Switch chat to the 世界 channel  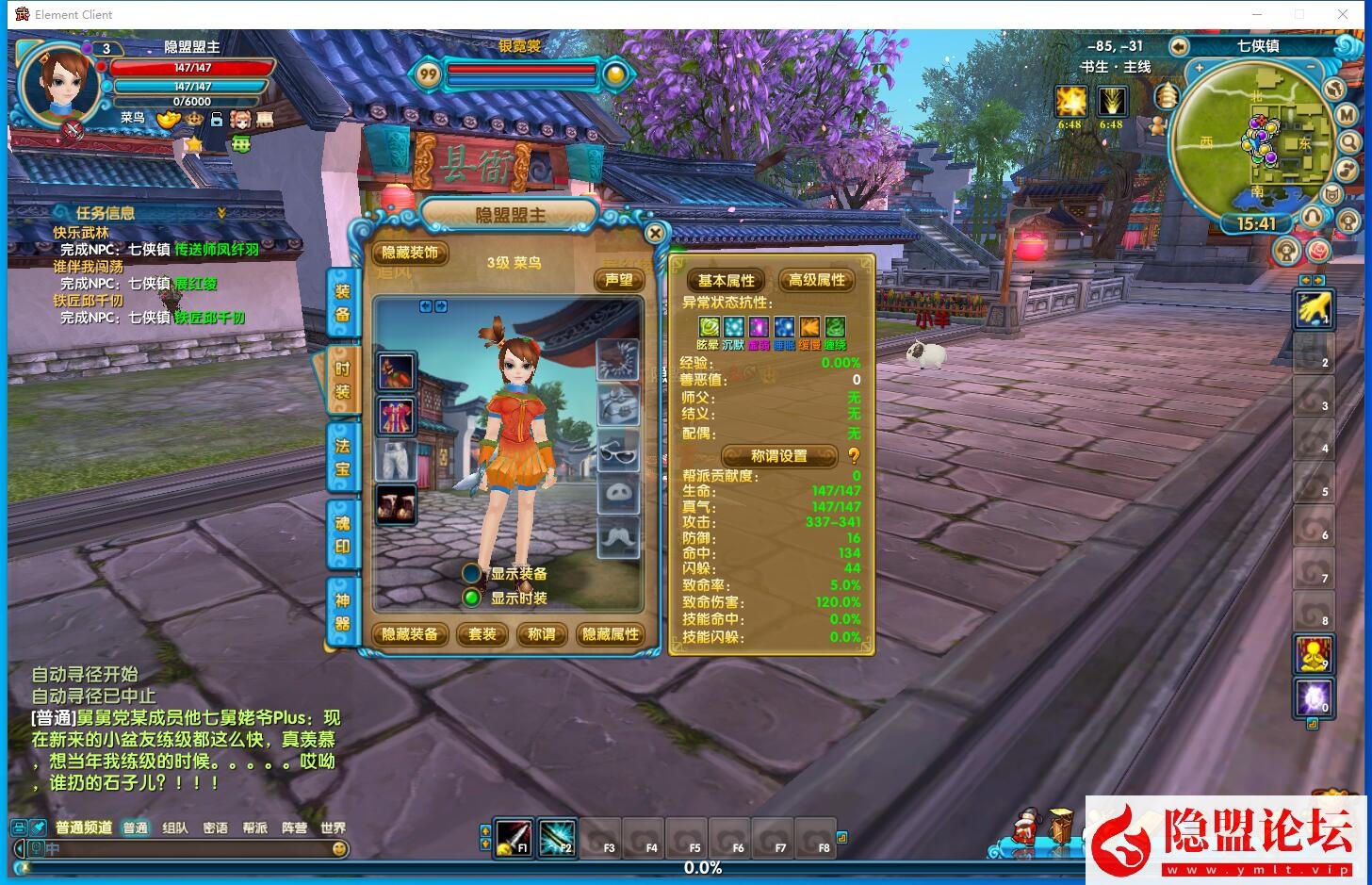[x=333, y=828]
